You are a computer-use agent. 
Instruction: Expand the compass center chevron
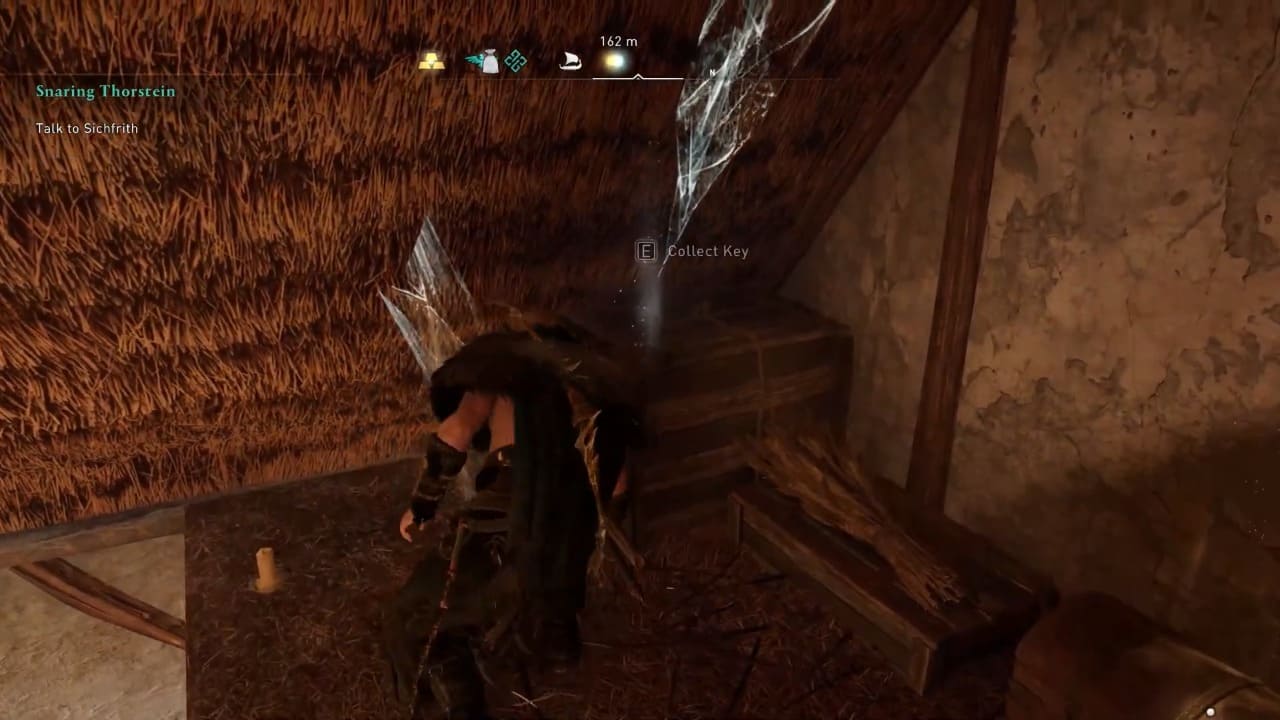tap(637, 76)
